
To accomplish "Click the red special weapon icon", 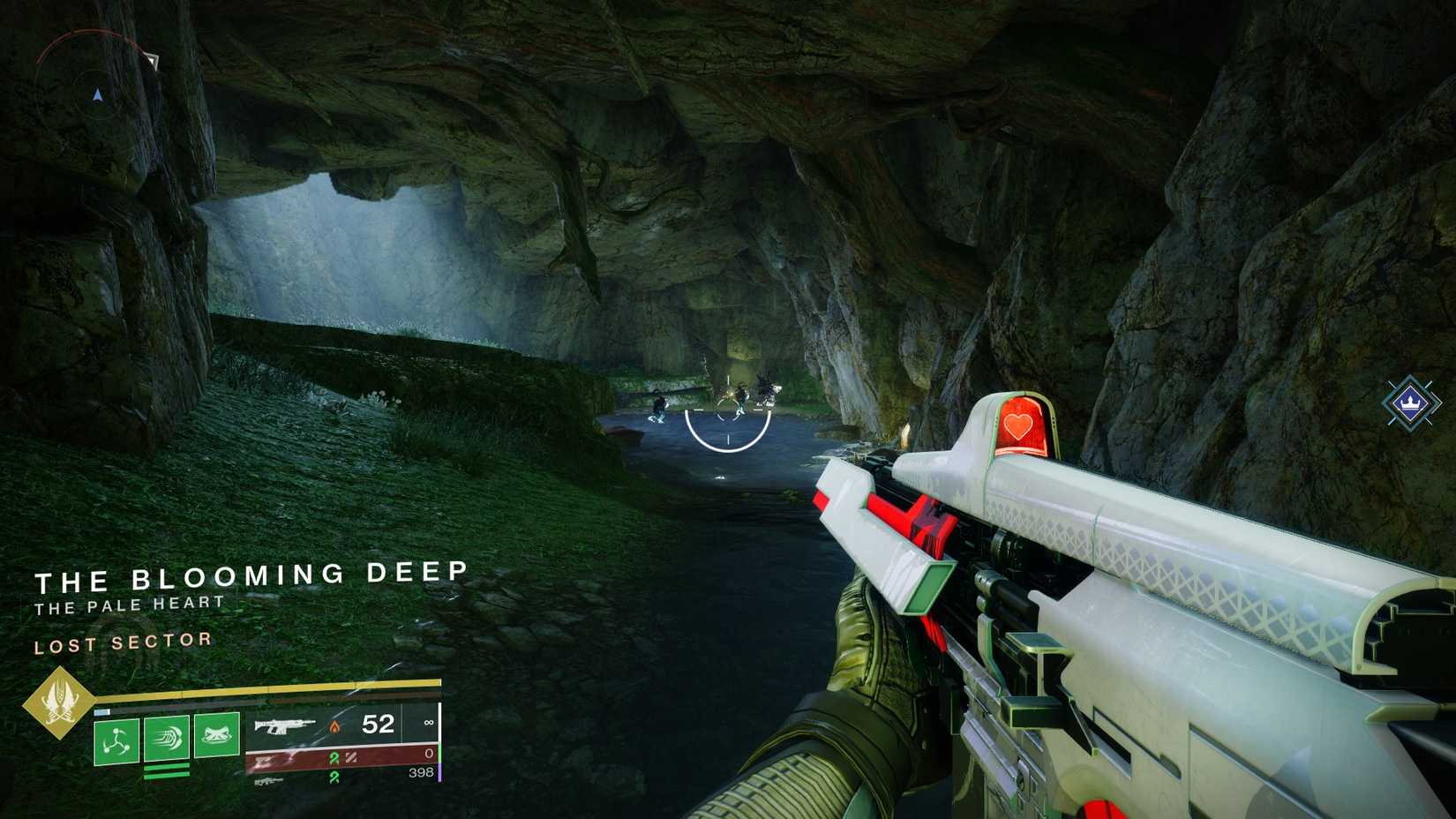I will tap(265, 761).
